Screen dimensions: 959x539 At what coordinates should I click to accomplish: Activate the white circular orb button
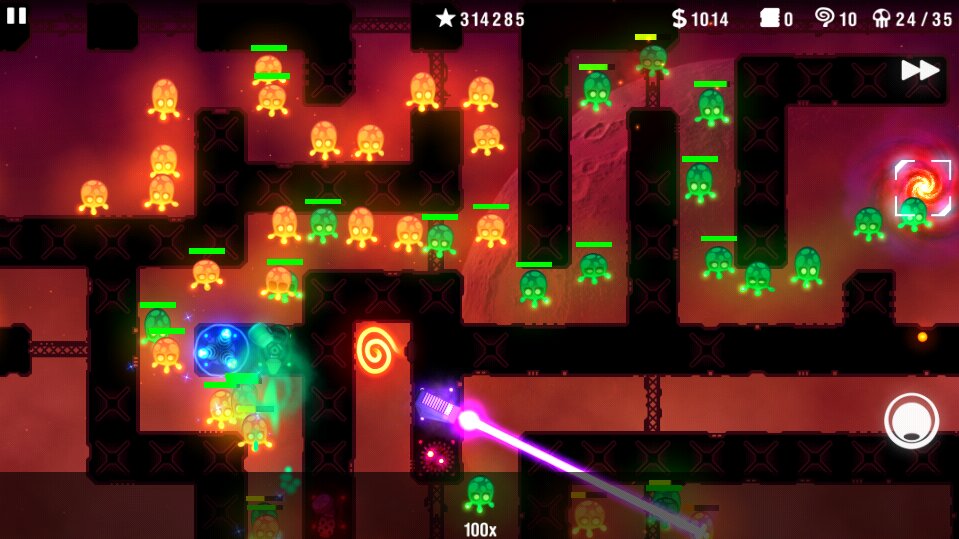(911, 420)
